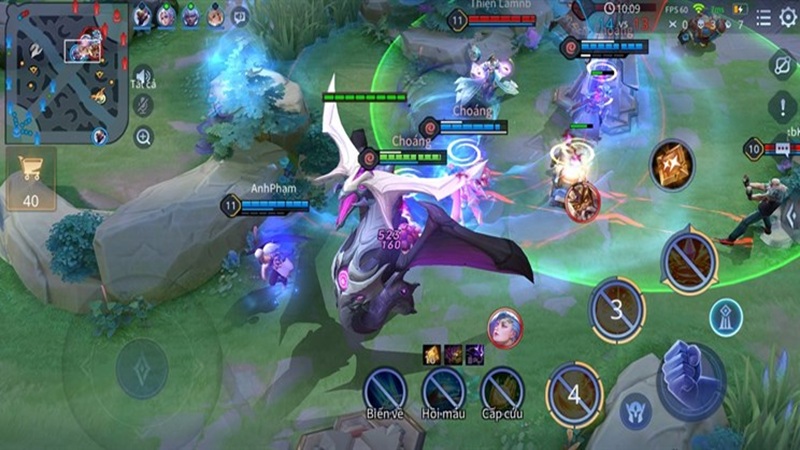Cast the Cấp cứu summoner spell

coord(502,388)
